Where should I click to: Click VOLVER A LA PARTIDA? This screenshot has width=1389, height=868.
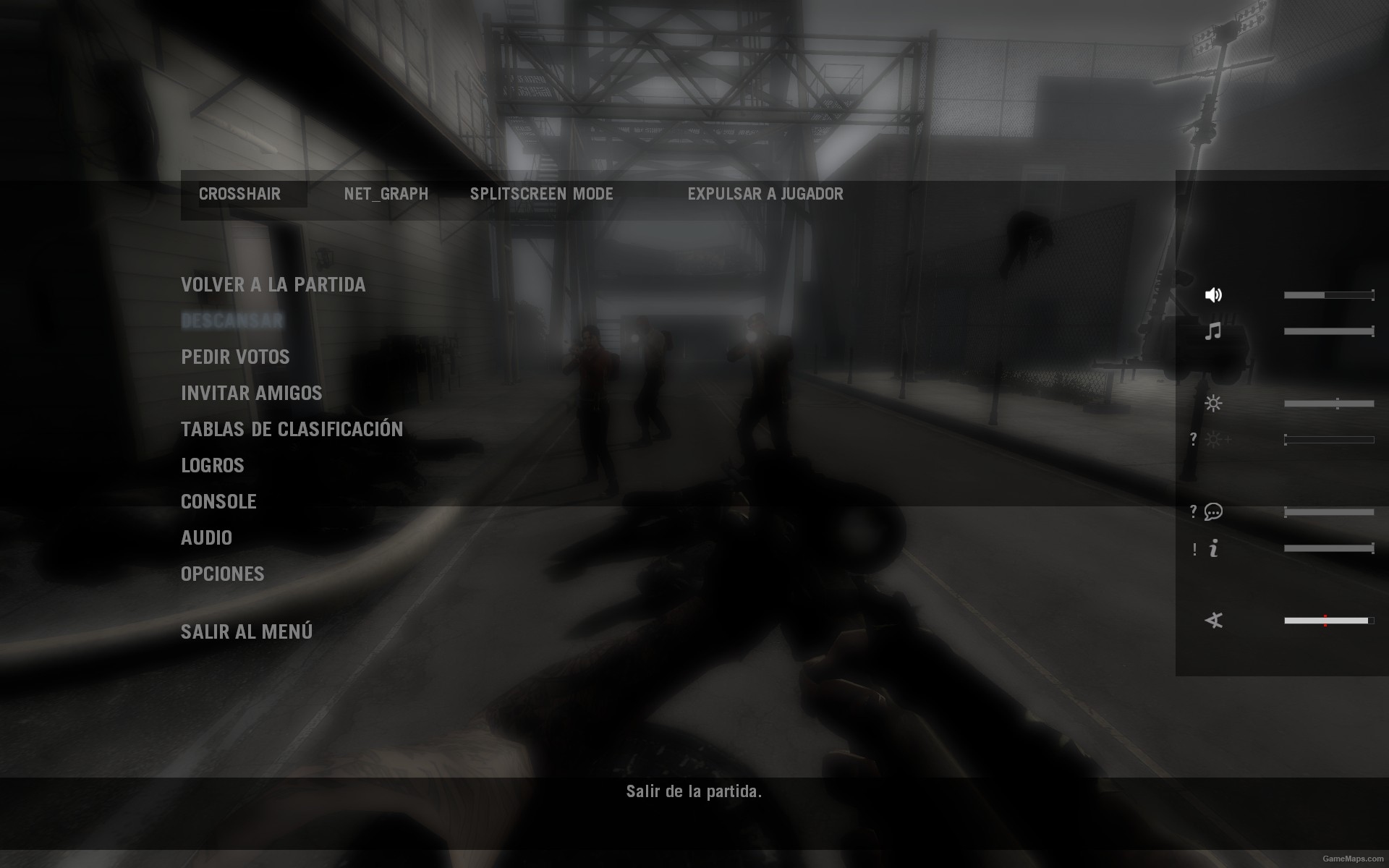(273, 284)
